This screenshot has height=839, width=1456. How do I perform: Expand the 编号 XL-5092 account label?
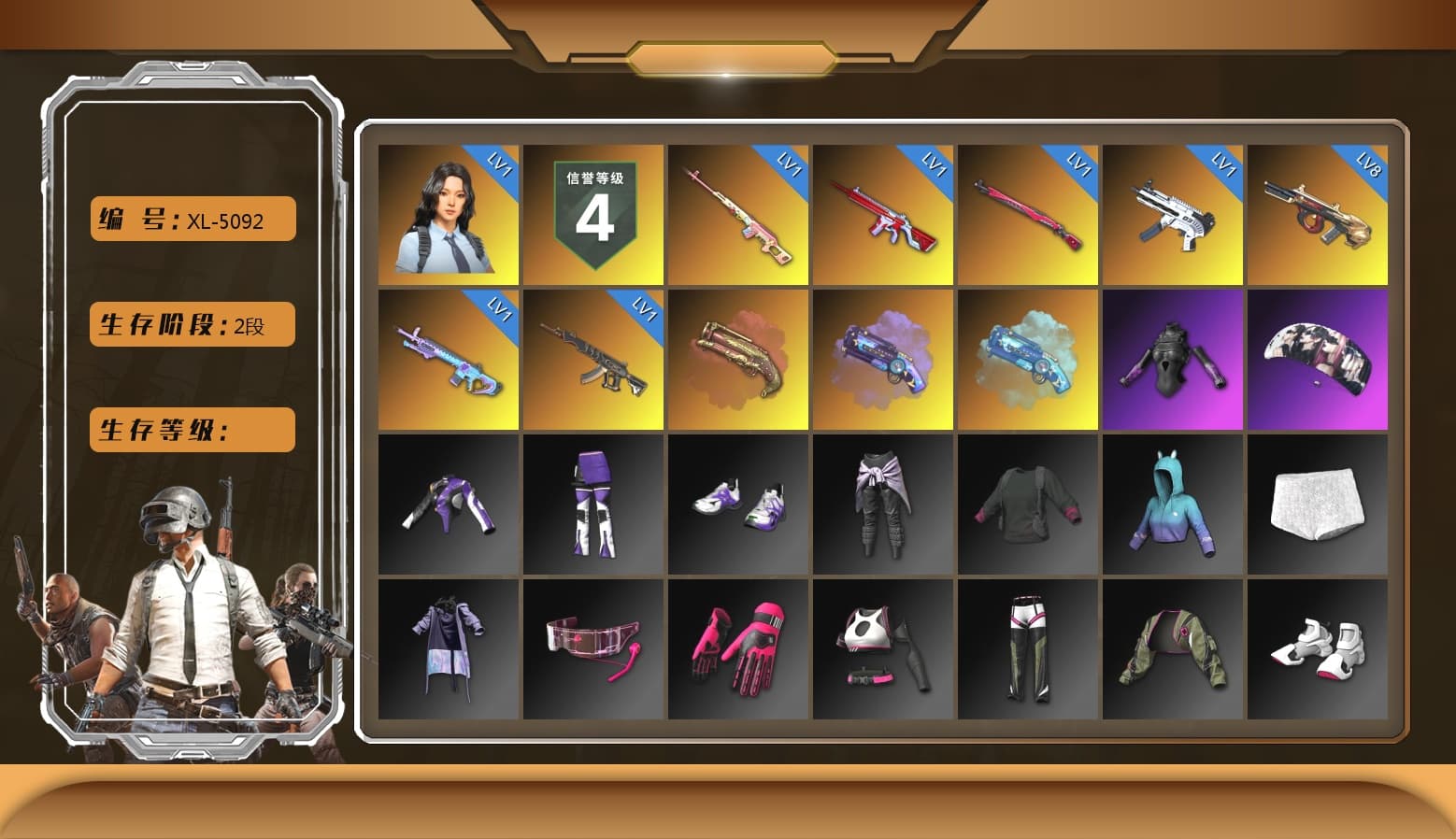192,219
